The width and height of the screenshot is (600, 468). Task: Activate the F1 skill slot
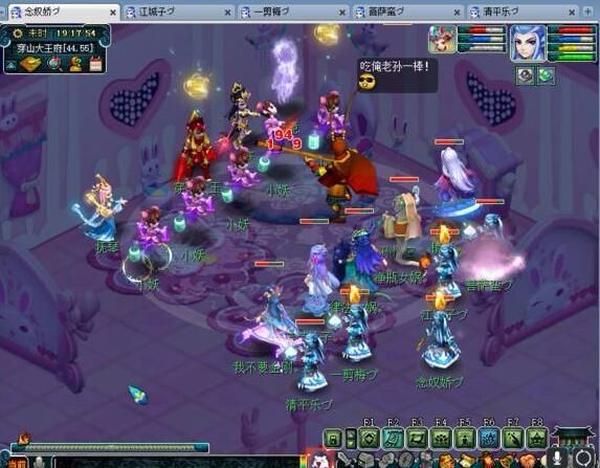click(x=367, y=438)
